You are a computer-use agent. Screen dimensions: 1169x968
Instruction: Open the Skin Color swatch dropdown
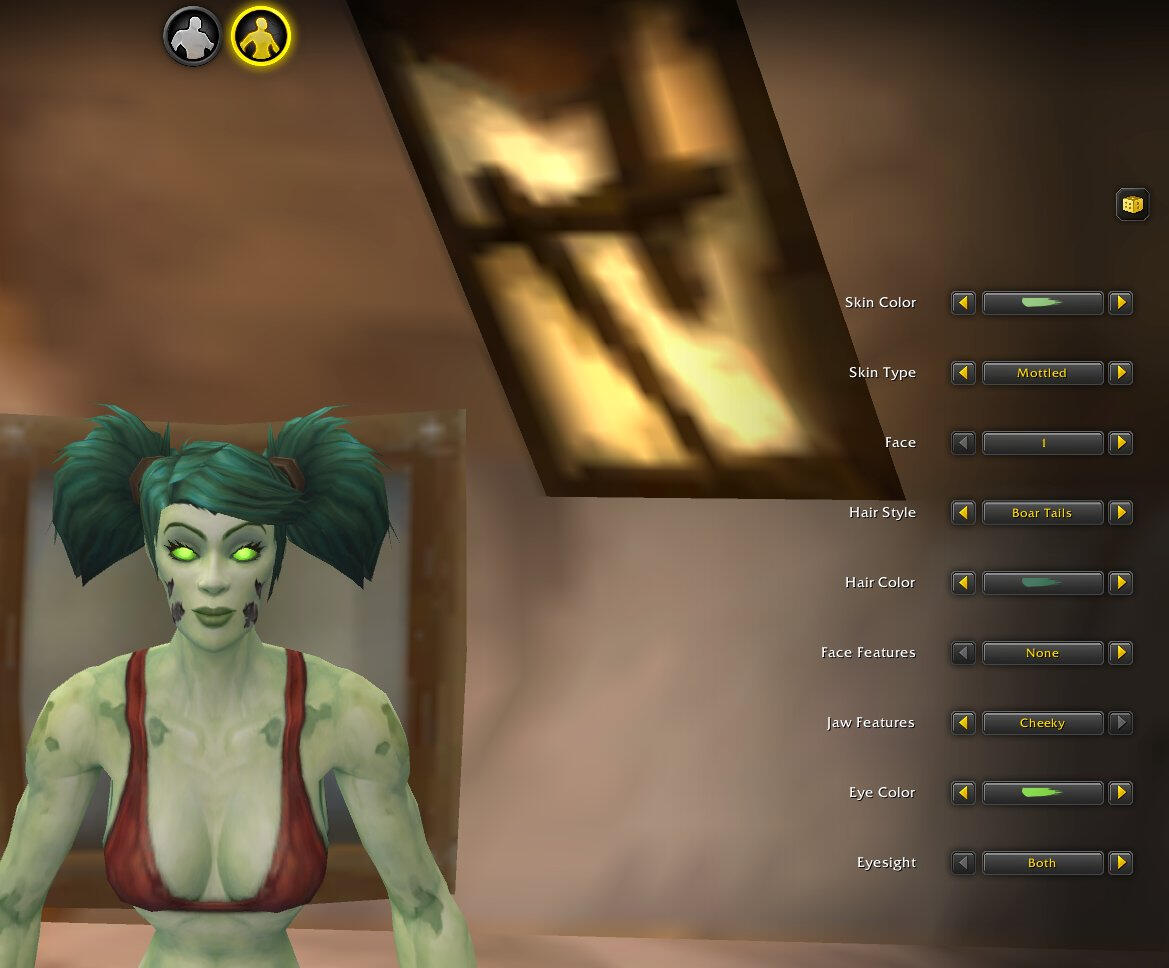[x=1042, y=303]
